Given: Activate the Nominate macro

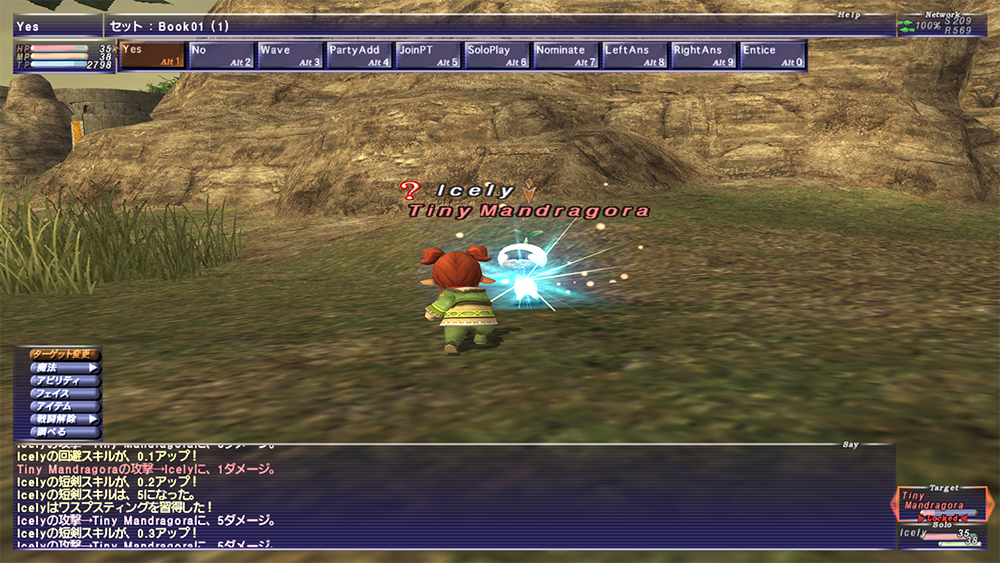Looking at the screenshot, I should coord(566,56).
